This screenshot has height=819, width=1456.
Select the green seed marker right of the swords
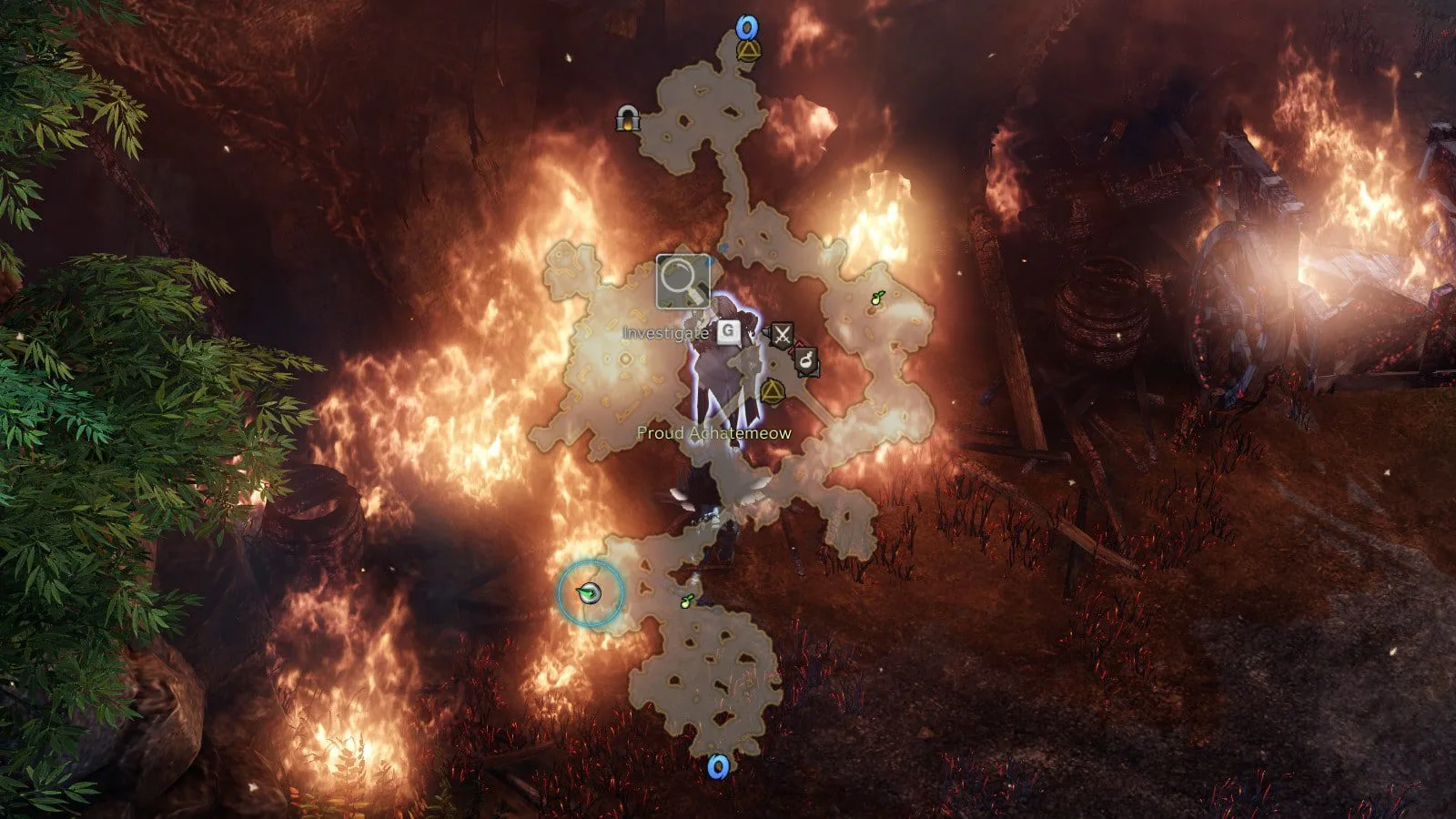coord(877,298)
